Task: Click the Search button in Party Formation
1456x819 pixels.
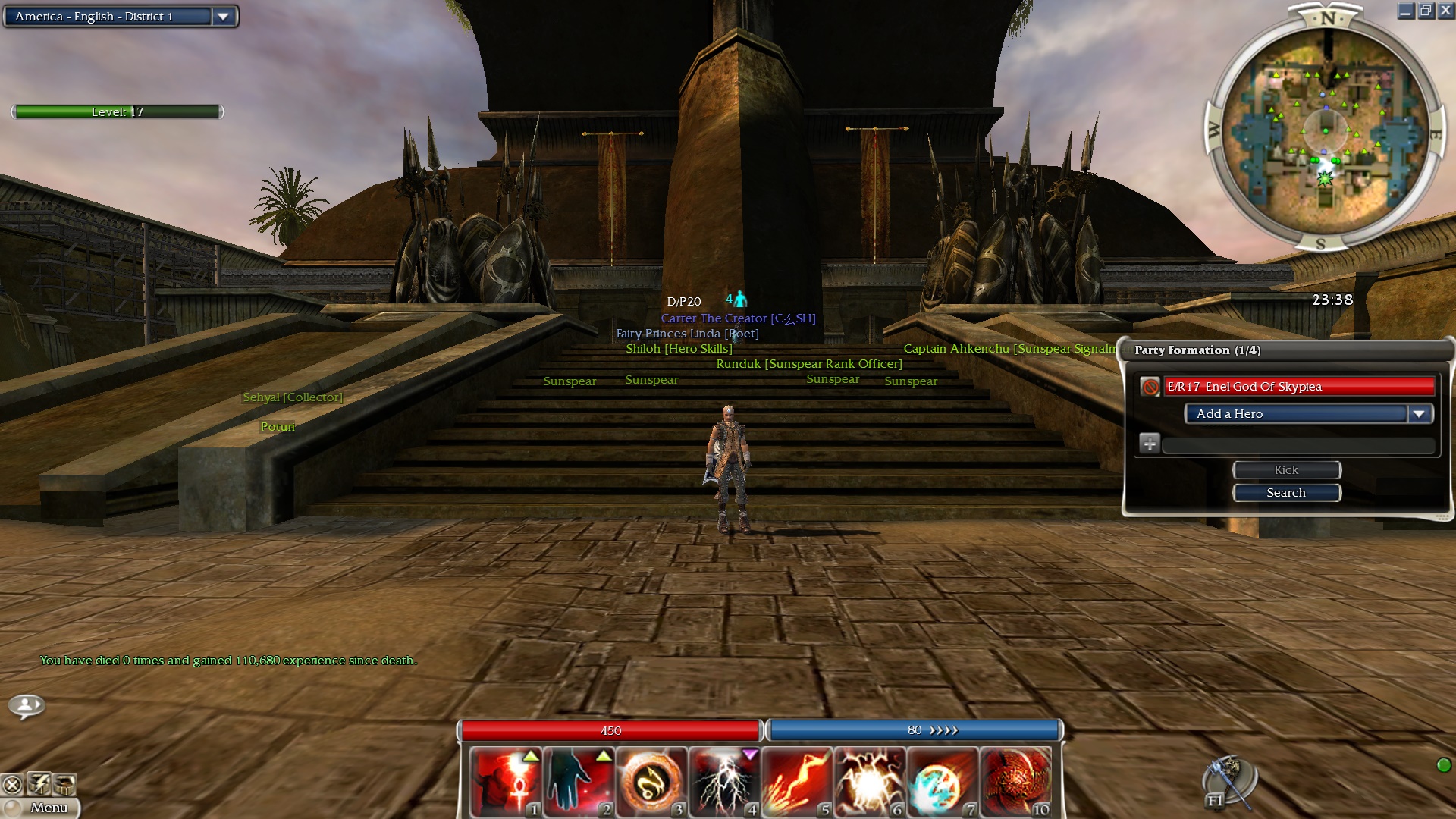Action: [1286, 493]
